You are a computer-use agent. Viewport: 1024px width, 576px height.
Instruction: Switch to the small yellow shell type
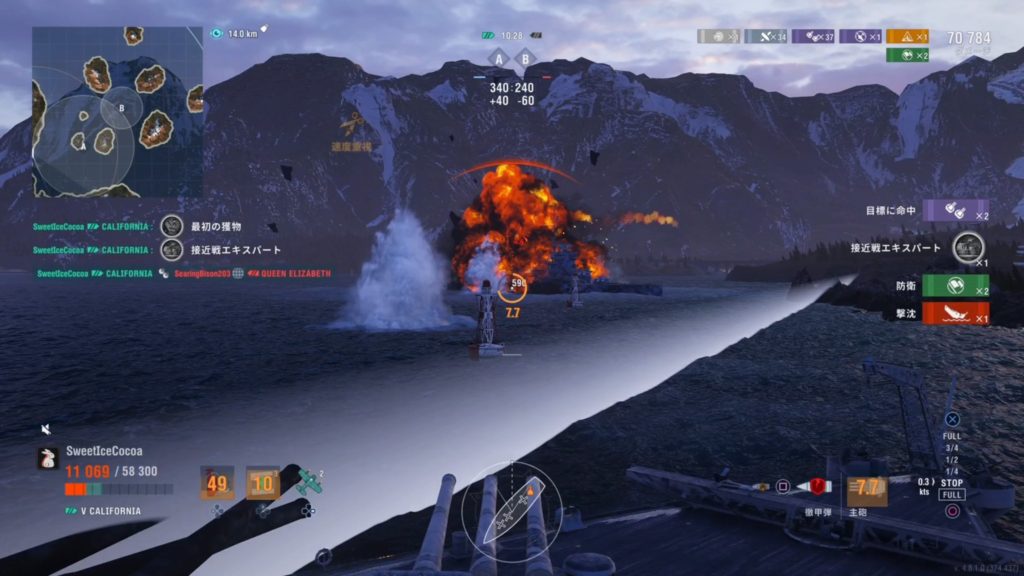761,487
